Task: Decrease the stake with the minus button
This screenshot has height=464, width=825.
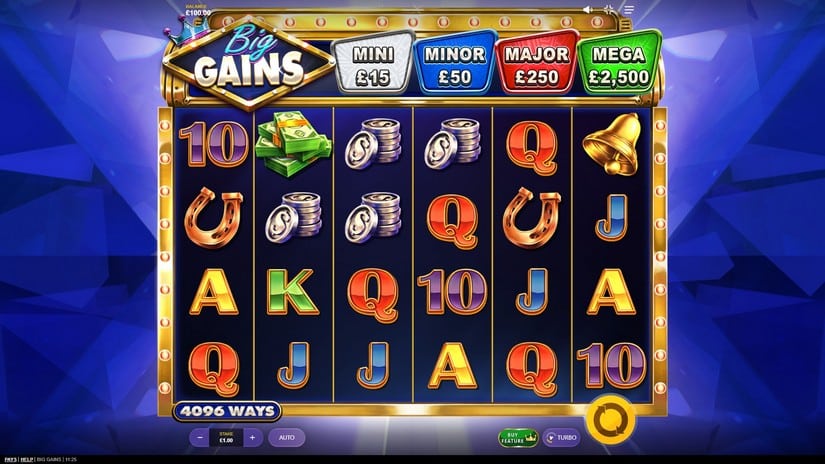Action: 200,437
